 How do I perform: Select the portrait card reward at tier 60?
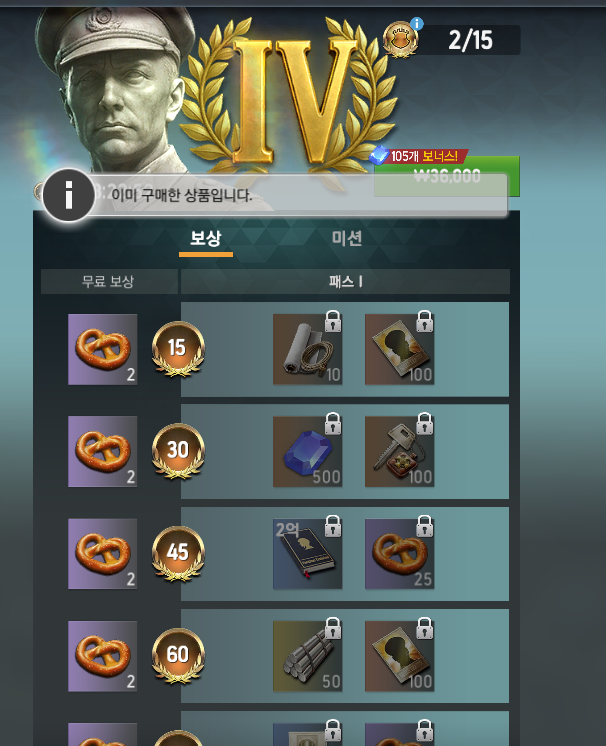coord(399,655)
